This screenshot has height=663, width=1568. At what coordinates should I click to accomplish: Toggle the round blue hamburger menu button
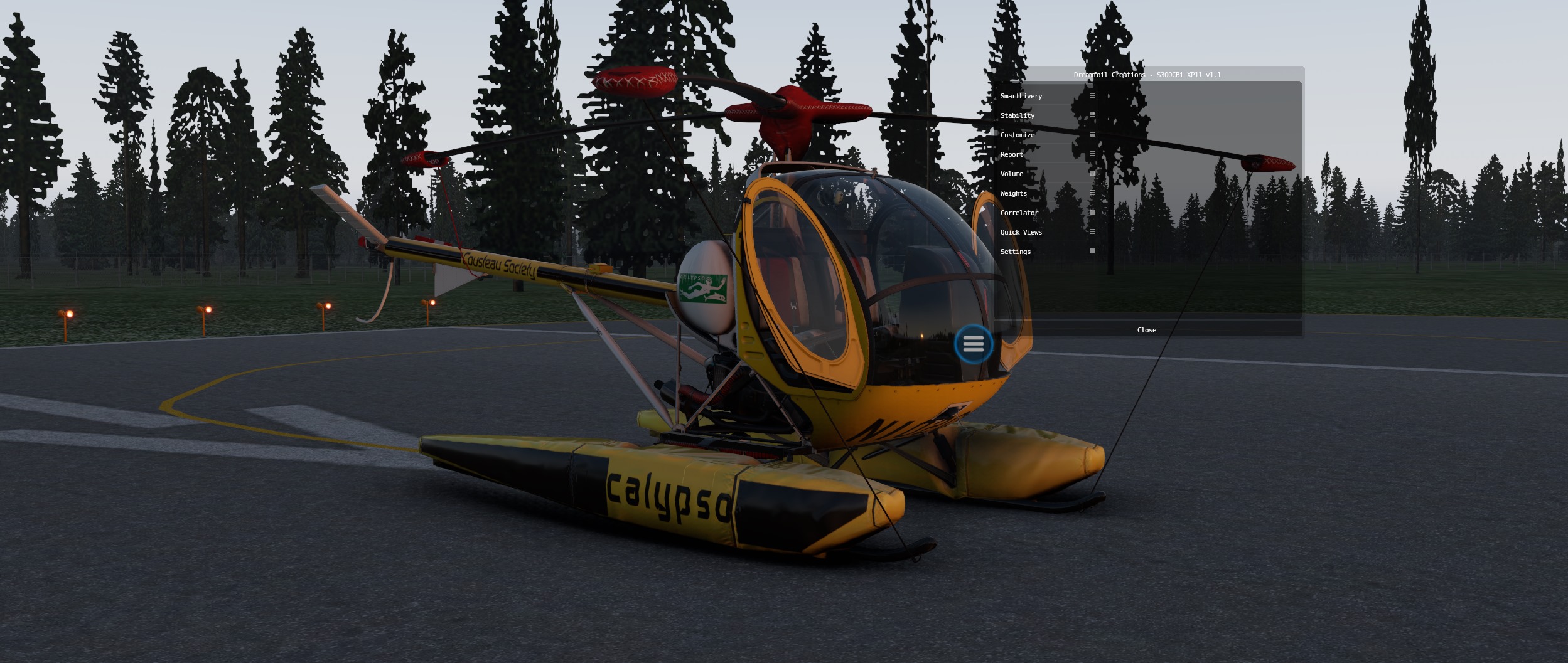tap(974, 344)
